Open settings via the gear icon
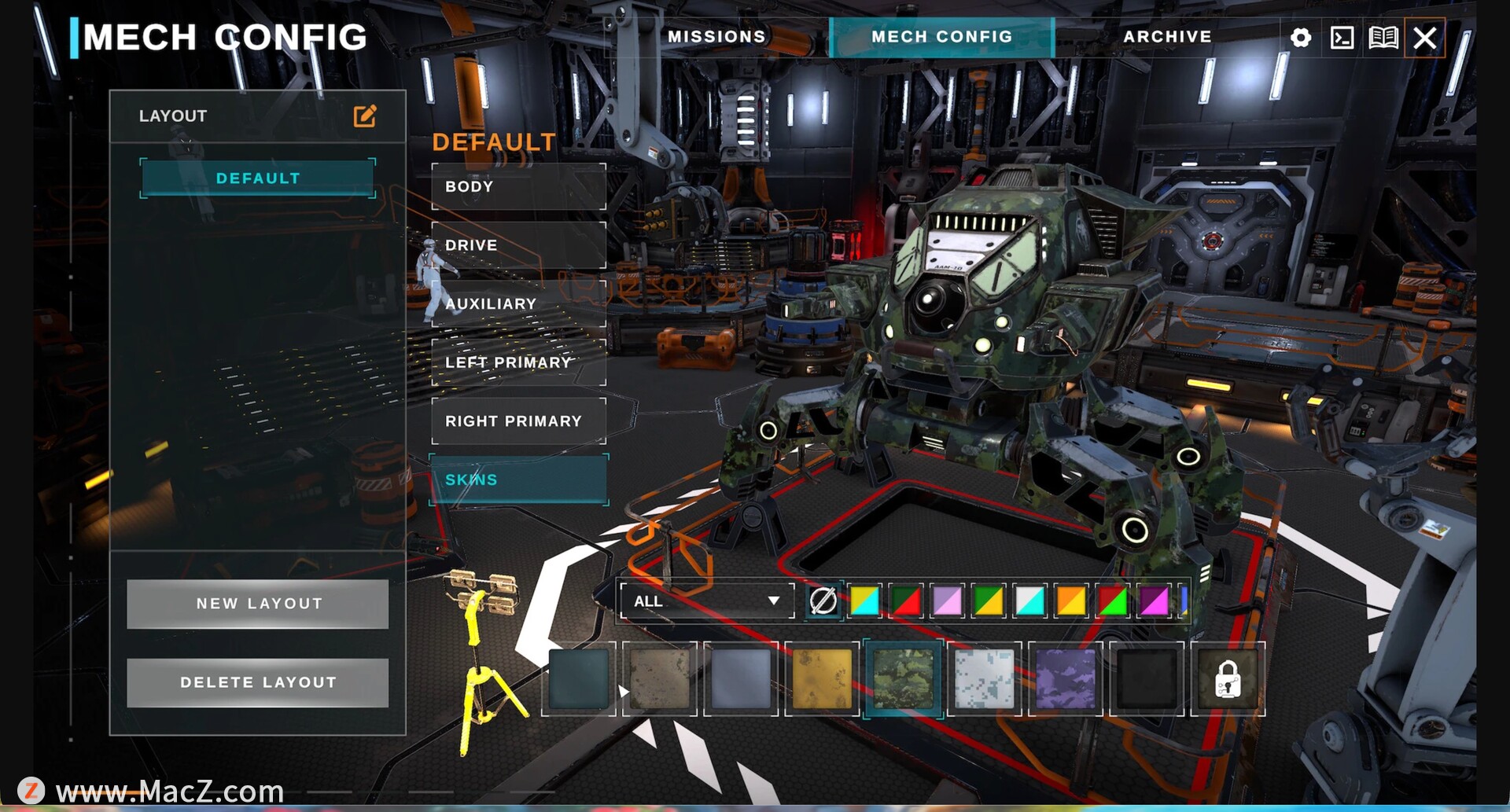The height and width of the screenshot is (812, 1510). [1301, 38]
